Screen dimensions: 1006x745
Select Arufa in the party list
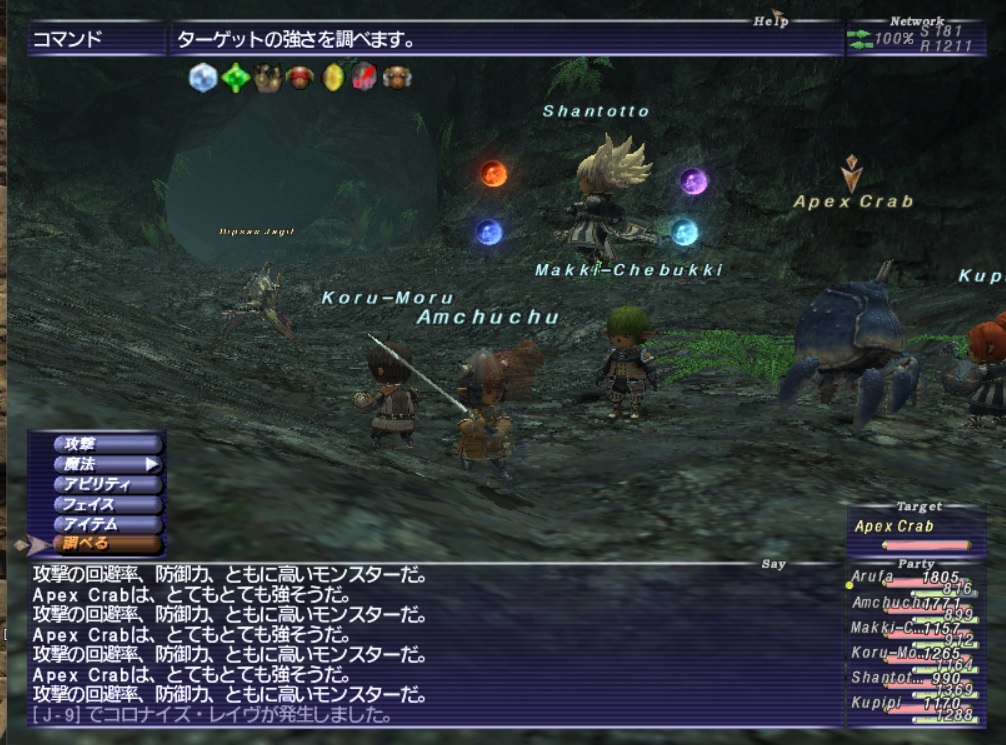(903, 580)
